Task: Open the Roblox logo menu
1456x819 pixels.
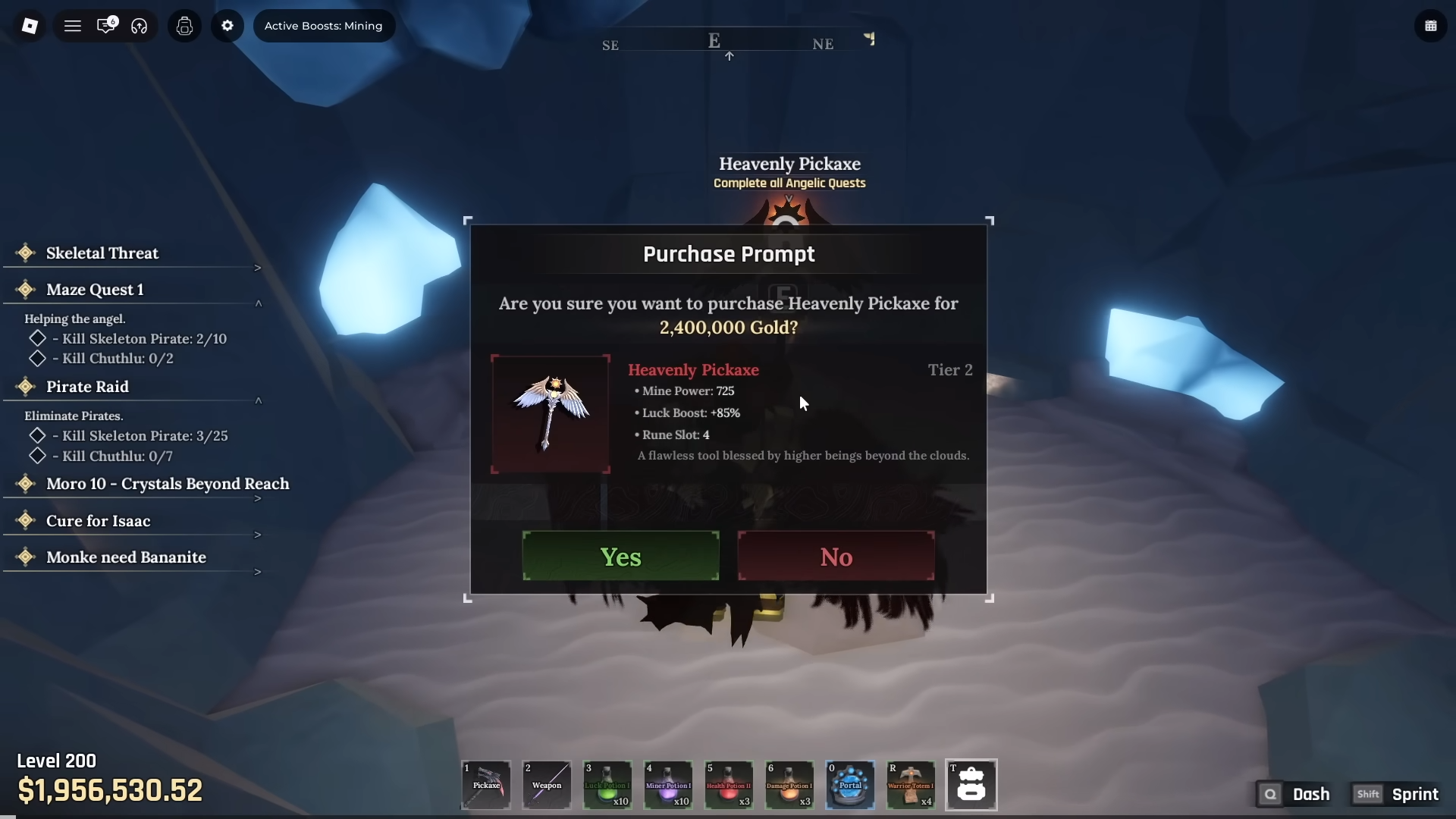Action: [x=30, y=26]
